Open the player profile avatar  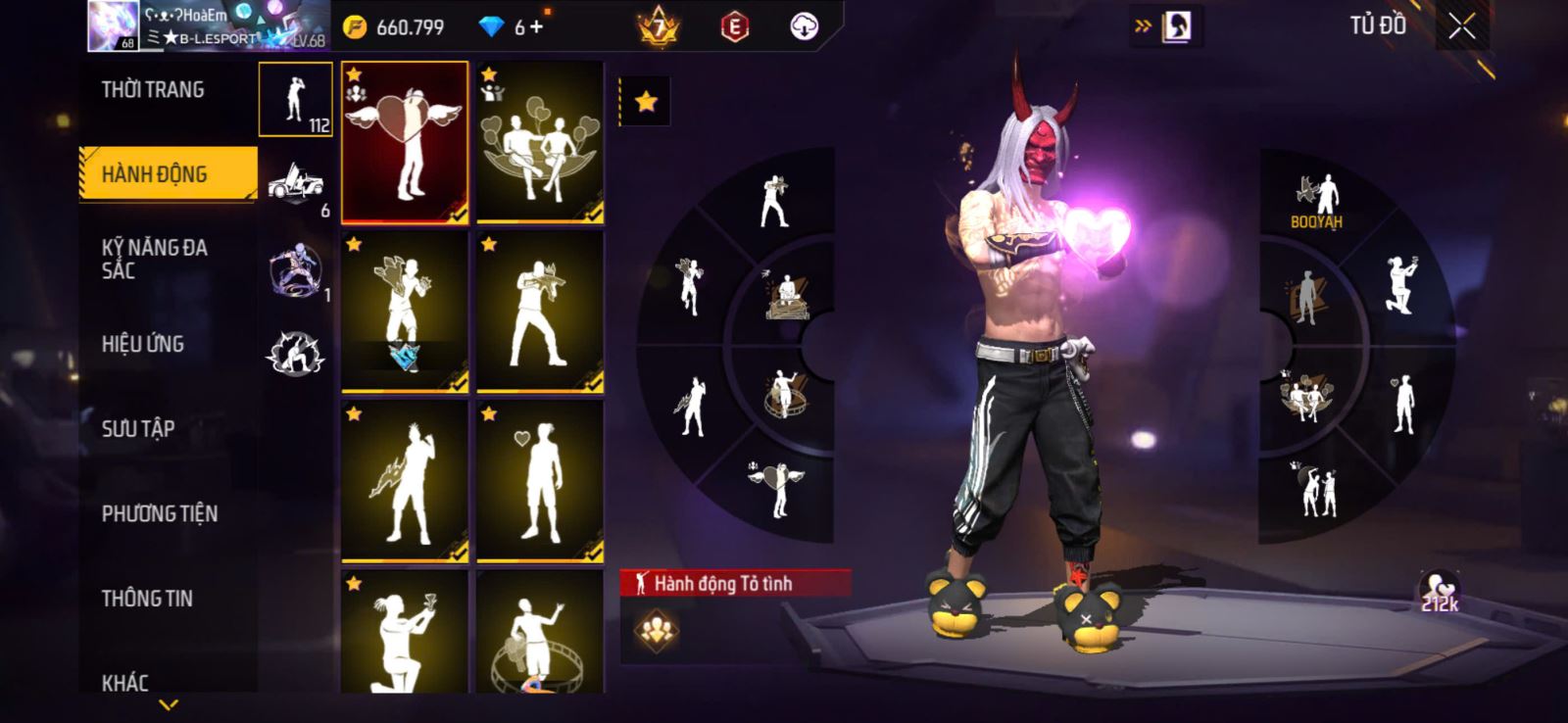click(x=113, y=25)
